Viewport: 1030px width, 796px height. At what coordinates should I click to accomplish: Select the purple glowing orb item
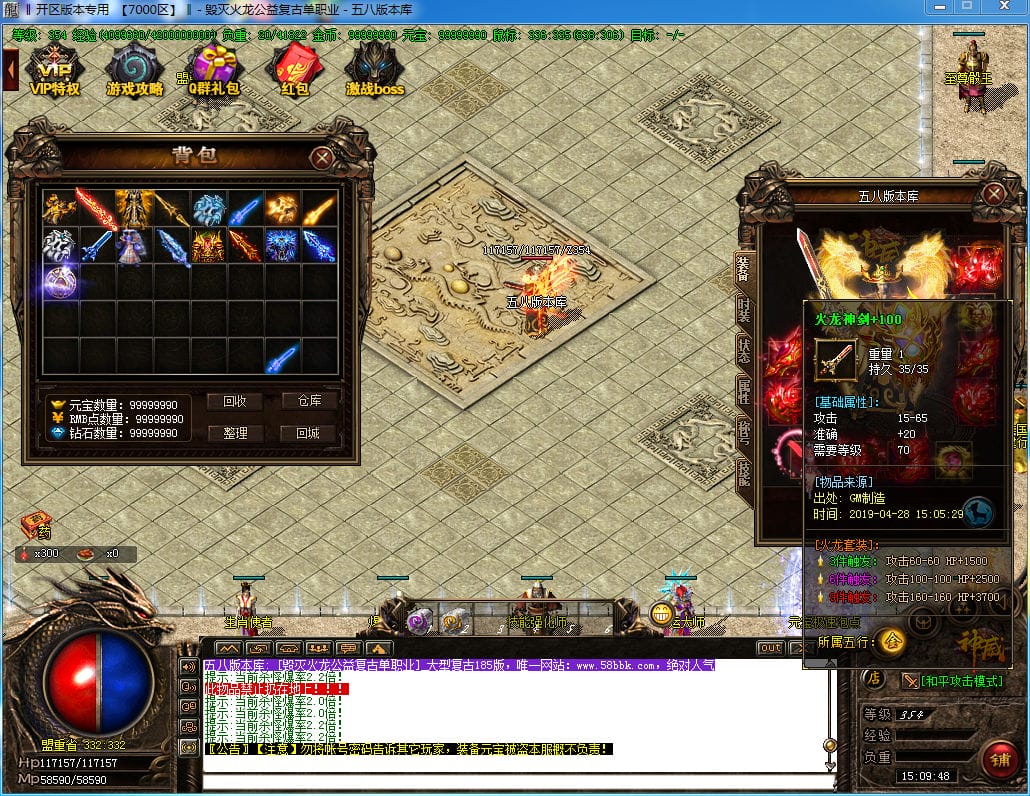pyautogui.click(x=59, y=280)
